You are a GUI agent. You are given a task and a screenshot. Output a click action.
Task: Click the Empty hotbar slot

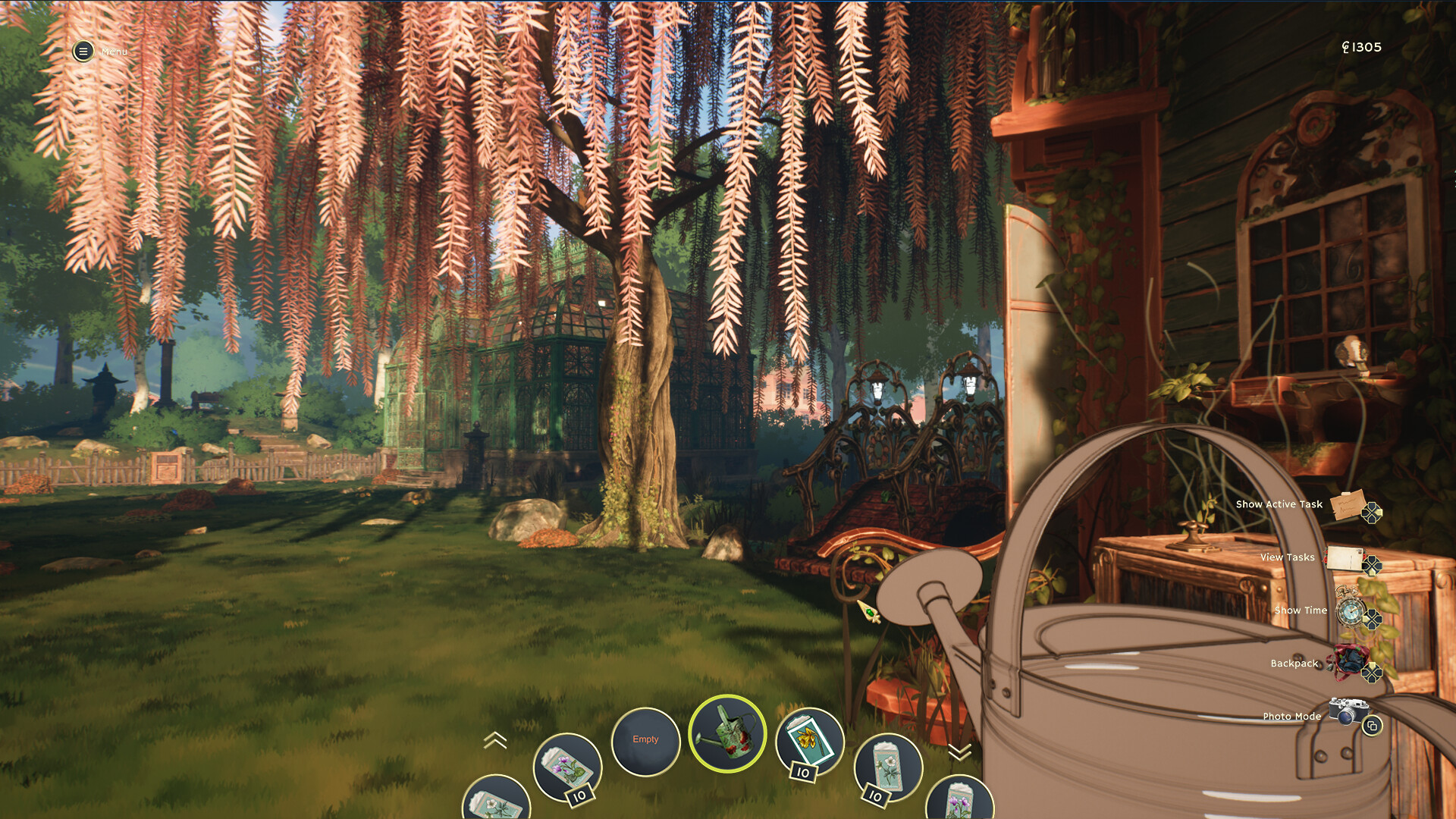click(x=645, y=739)
